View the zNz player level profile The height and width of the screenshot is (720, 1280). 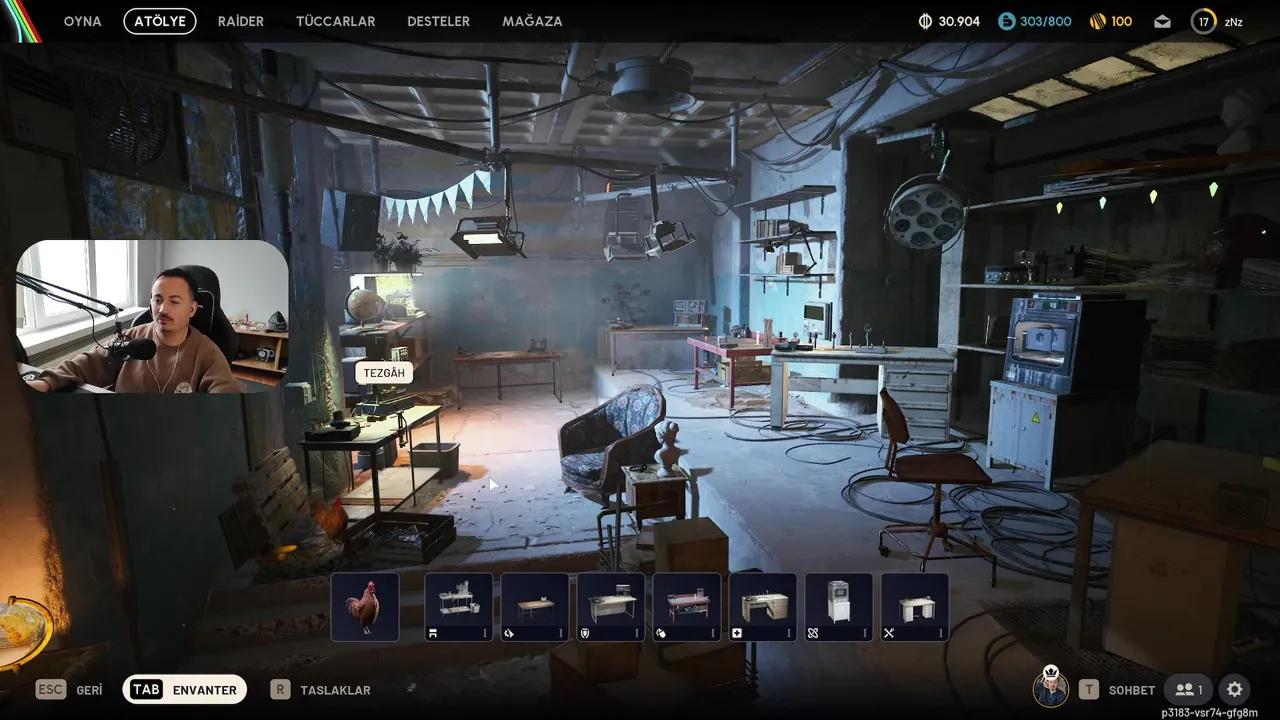point(1217,21)
